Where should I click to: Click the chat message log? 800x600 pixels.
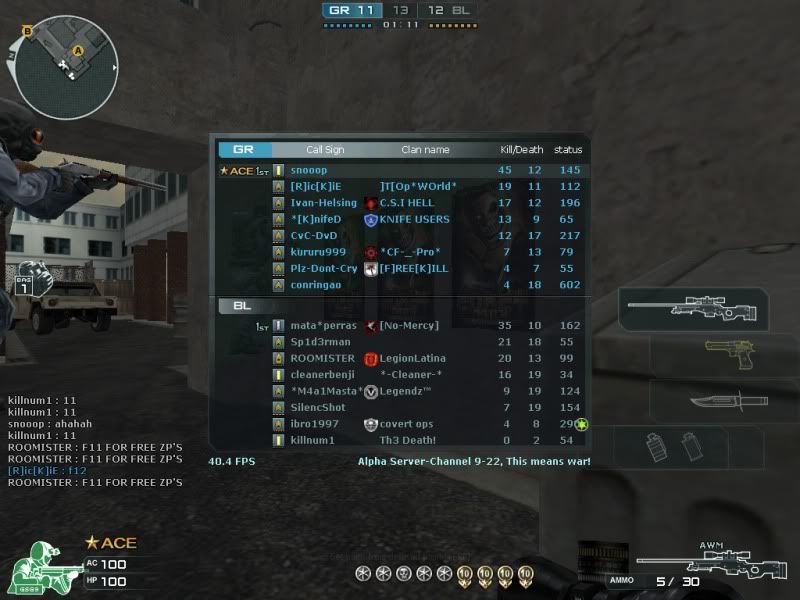tap(95, 440)
